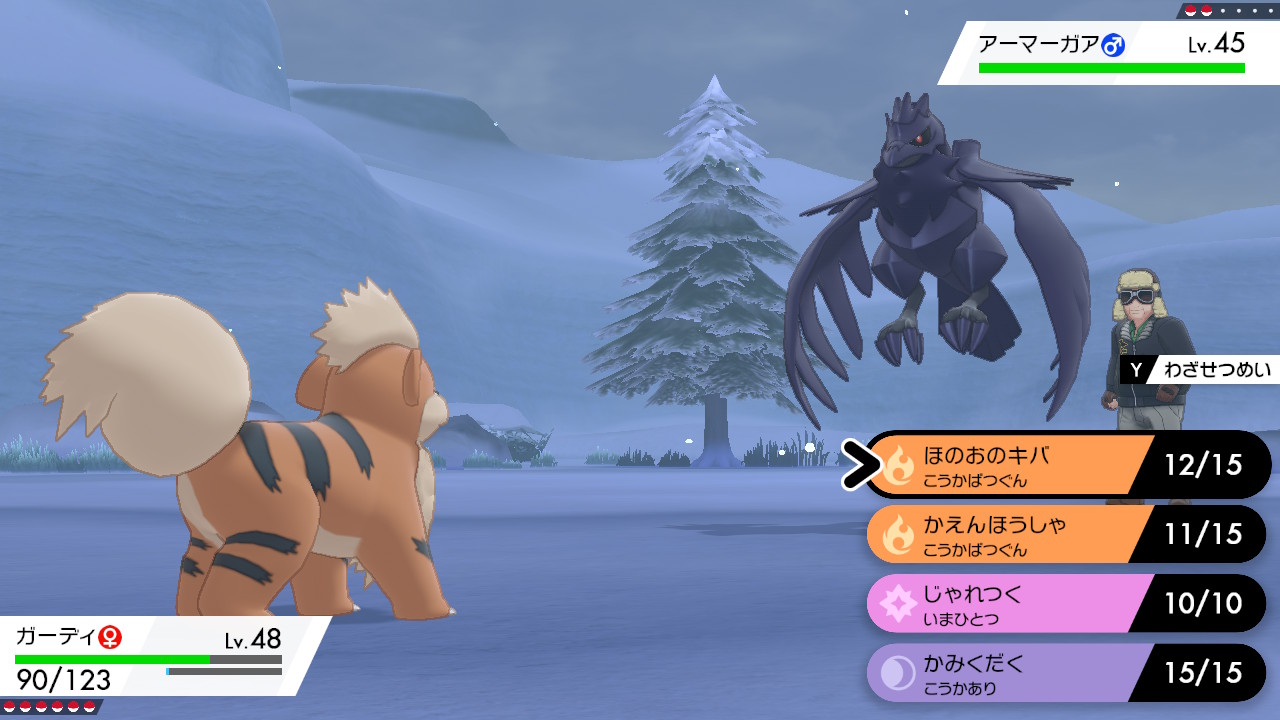Click the Fire-type icon on かえんほうしゃ
Screen dimensions: 1280x720
pos(895,532)
